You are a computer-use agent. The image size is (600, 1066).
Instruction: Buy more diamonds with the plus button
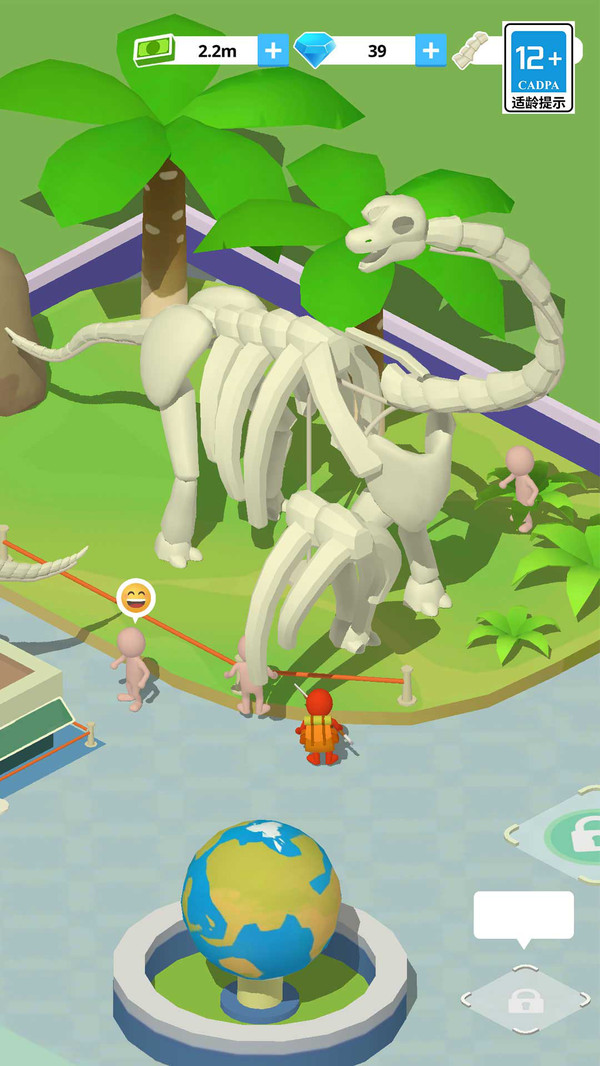pos(430,50)
